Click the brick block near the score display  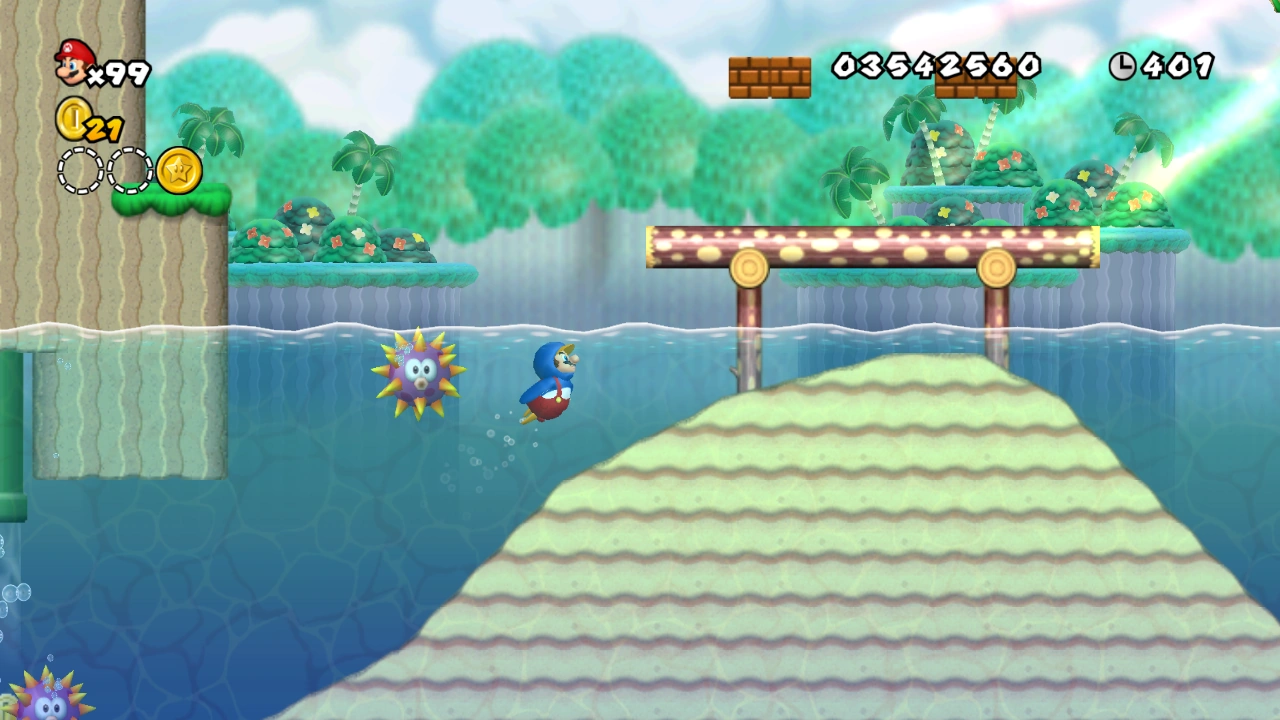975,90
